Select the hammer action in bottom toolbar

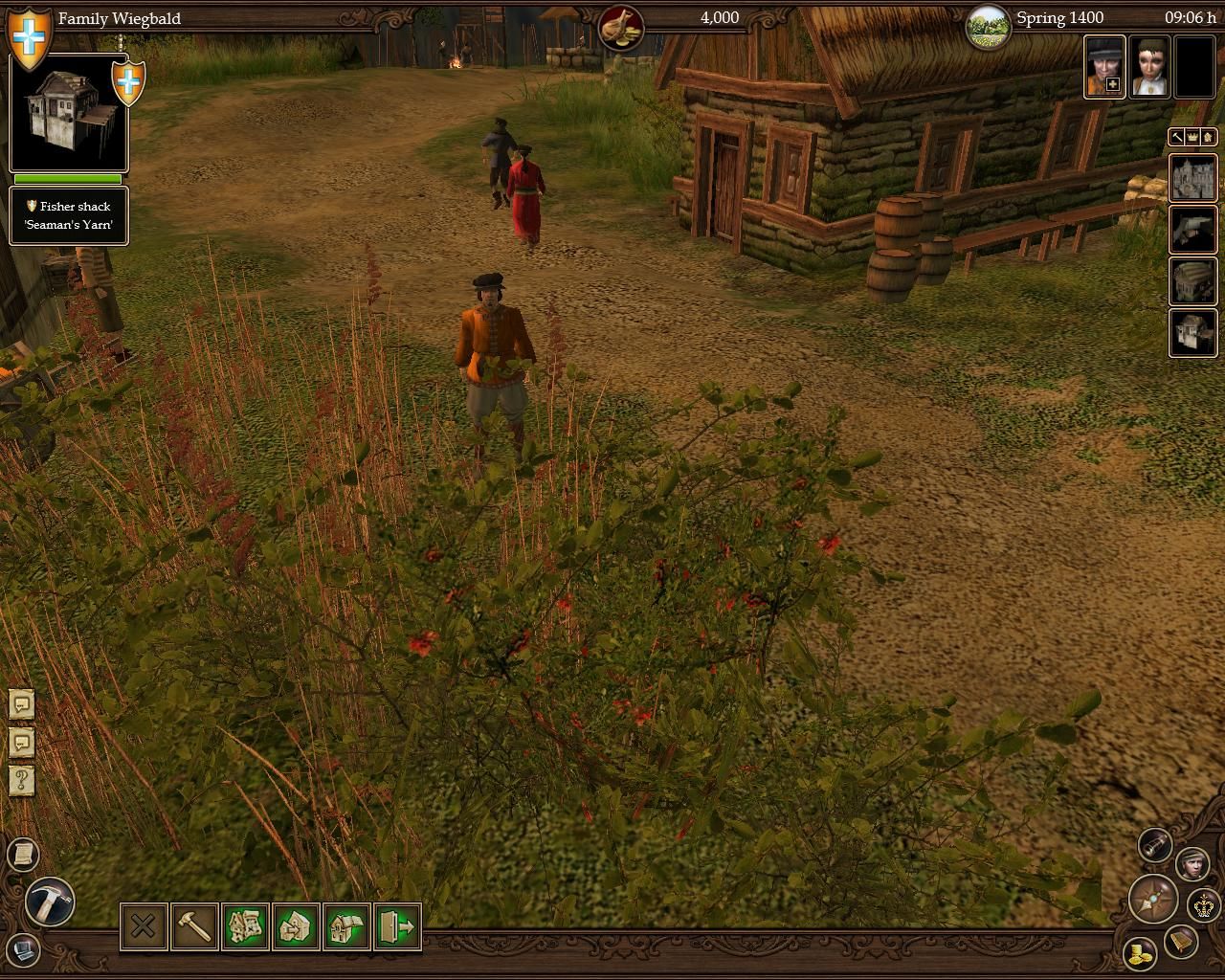point(194,926)
